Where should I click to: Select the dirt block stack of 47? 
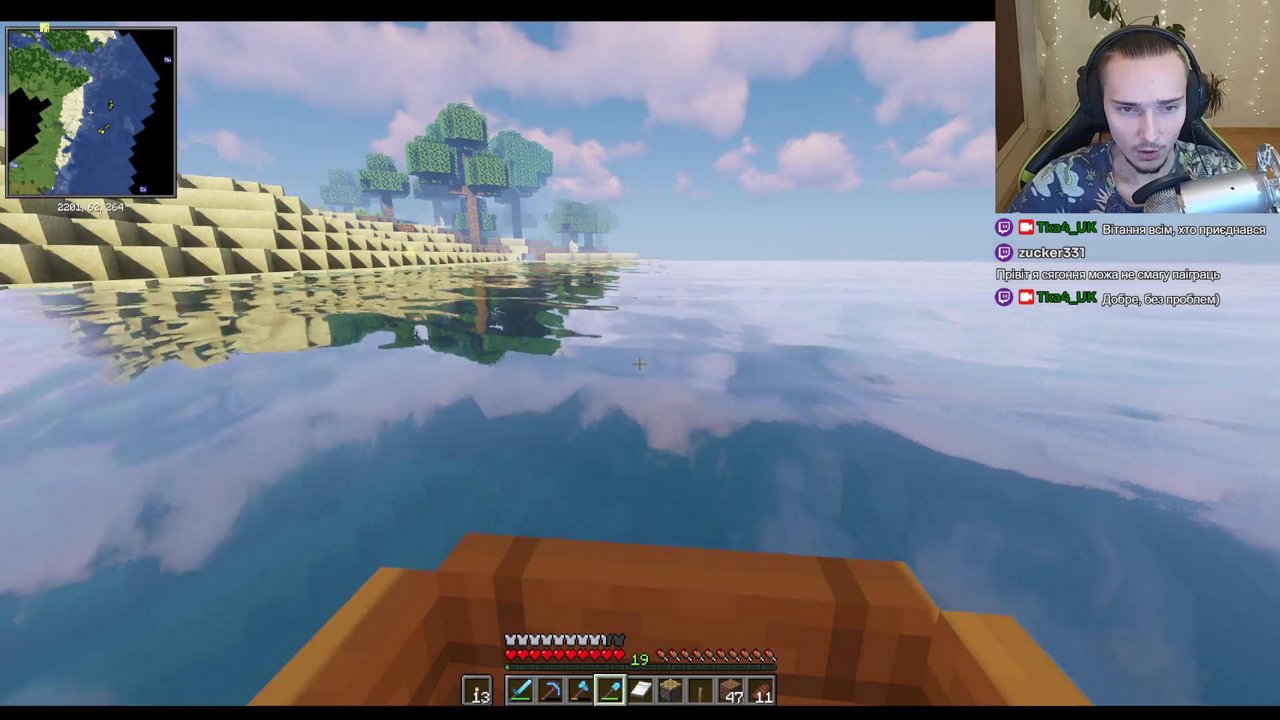[731, 690]
